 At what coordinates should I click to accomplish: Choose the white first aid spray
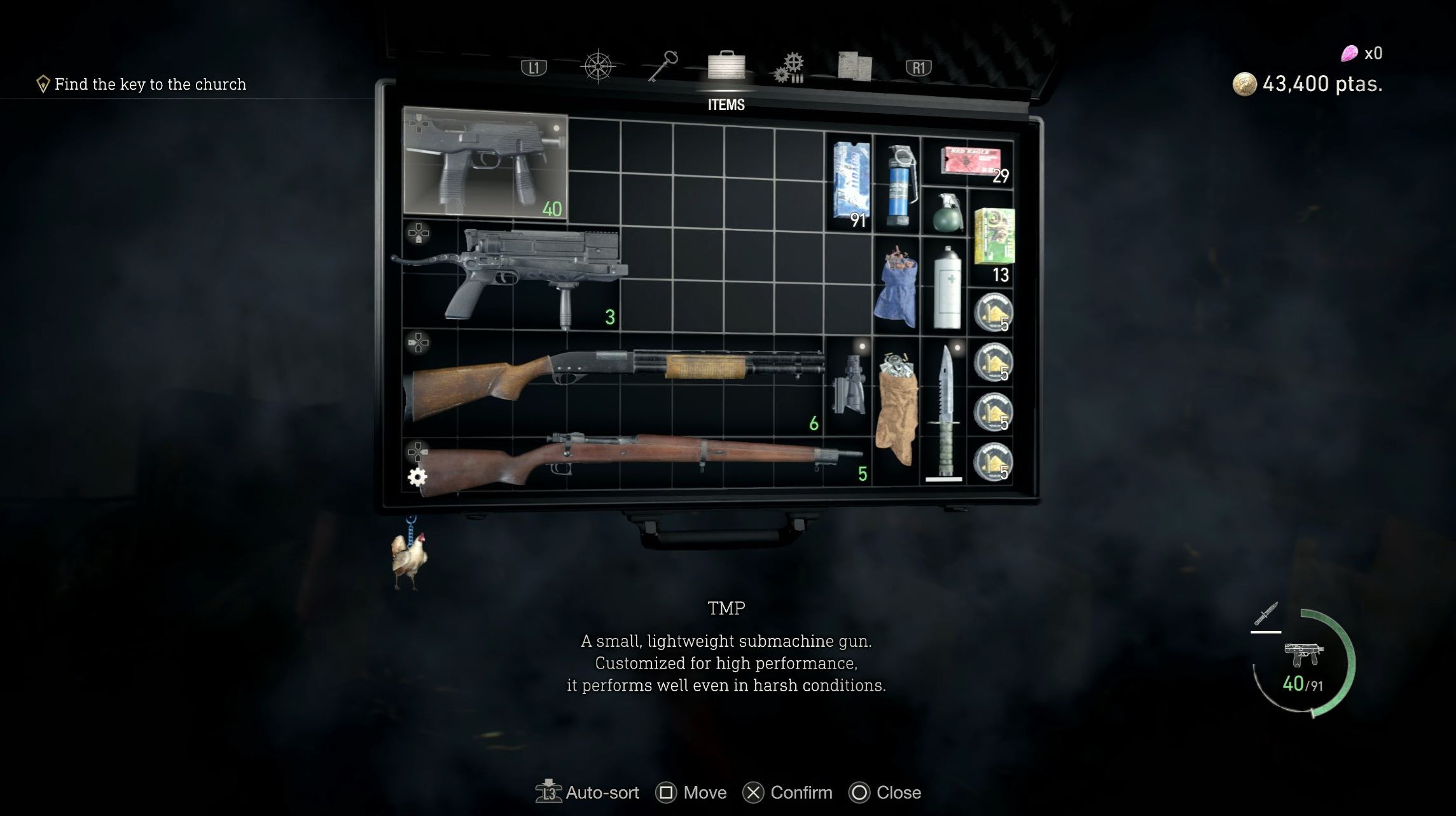coord(946,287)
